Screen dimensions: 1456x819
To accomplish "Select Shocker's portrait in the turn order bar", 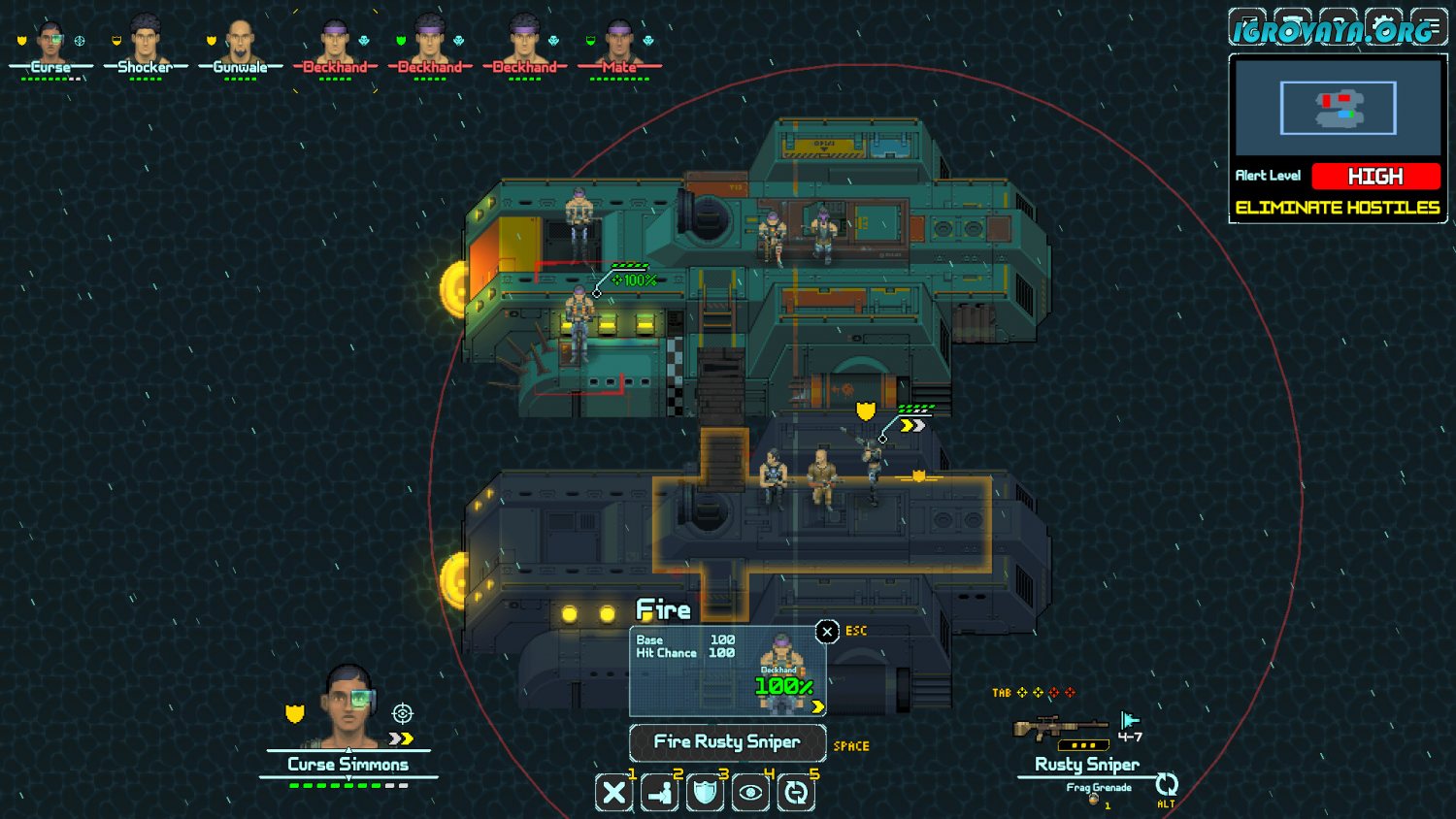I will pyautogui.click(x=146, y=44).
